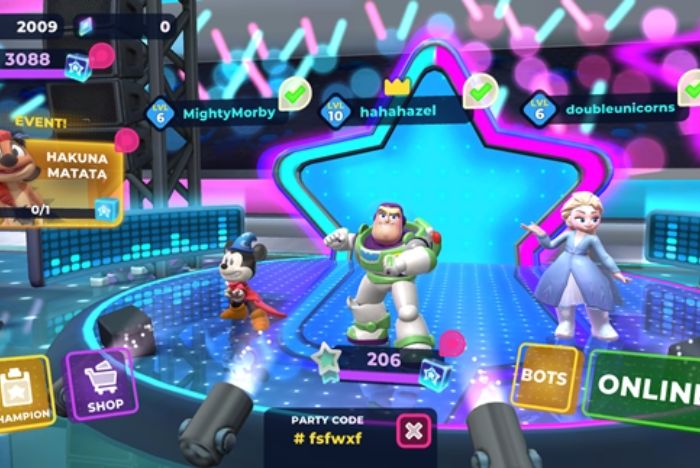Select doubleunicorns' player nameplate
700x468 pixels.
point(610,109)
